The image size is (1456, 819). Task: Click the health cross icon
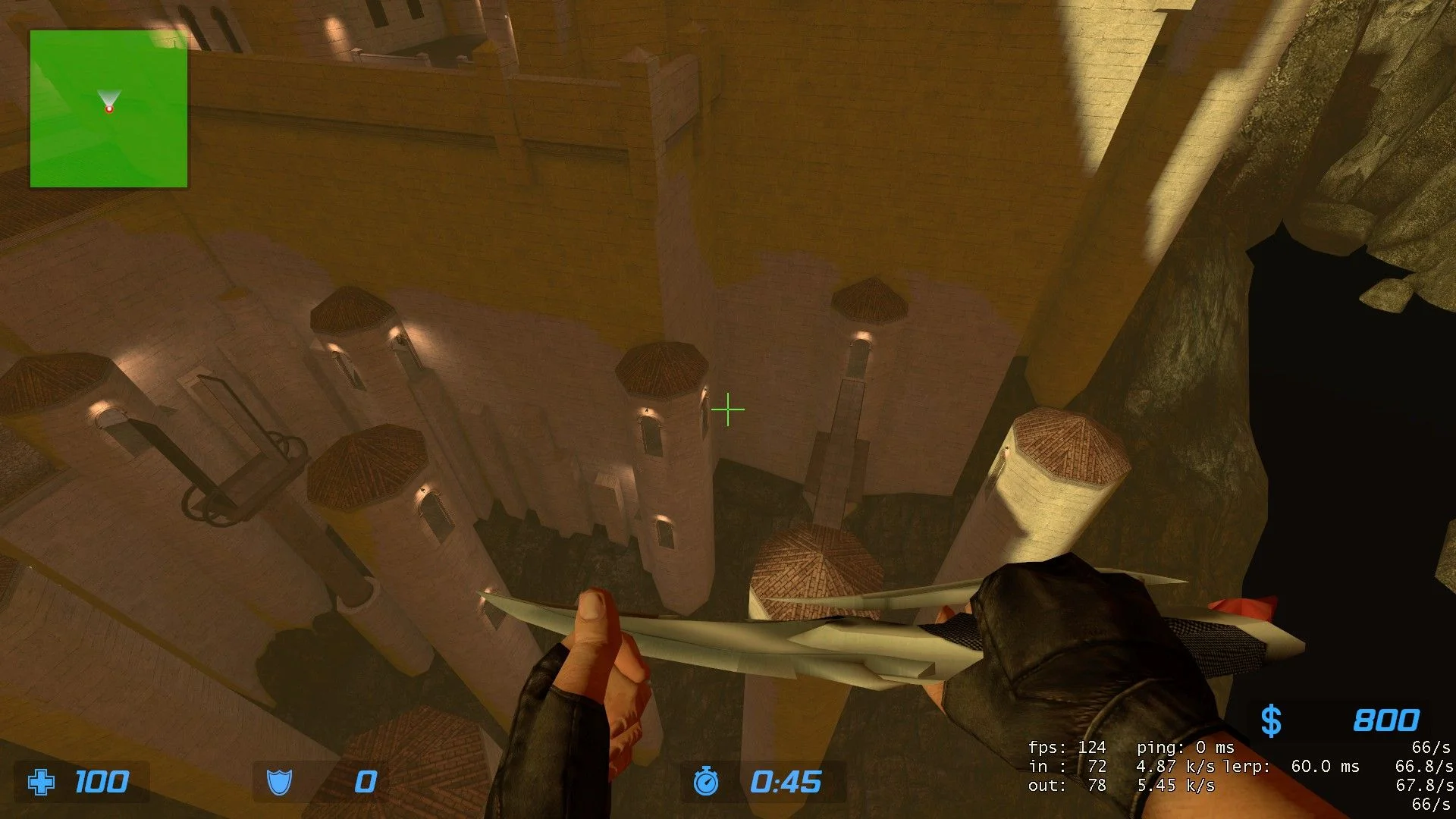(41, 782)
